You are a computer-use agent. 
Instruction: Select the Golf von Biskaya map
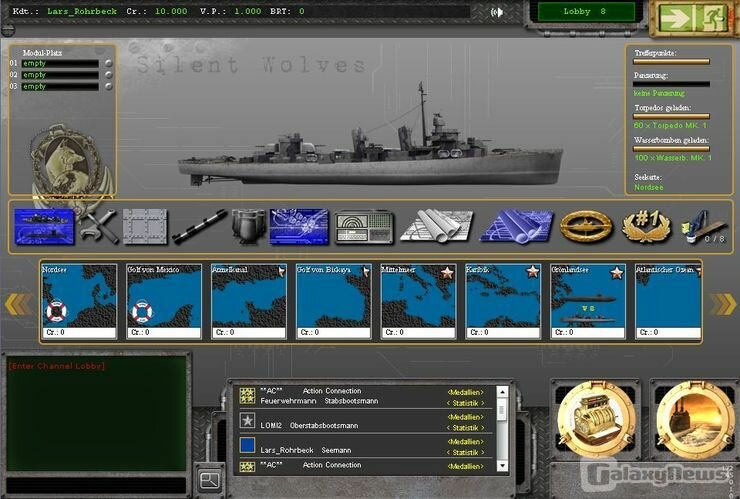333,300
